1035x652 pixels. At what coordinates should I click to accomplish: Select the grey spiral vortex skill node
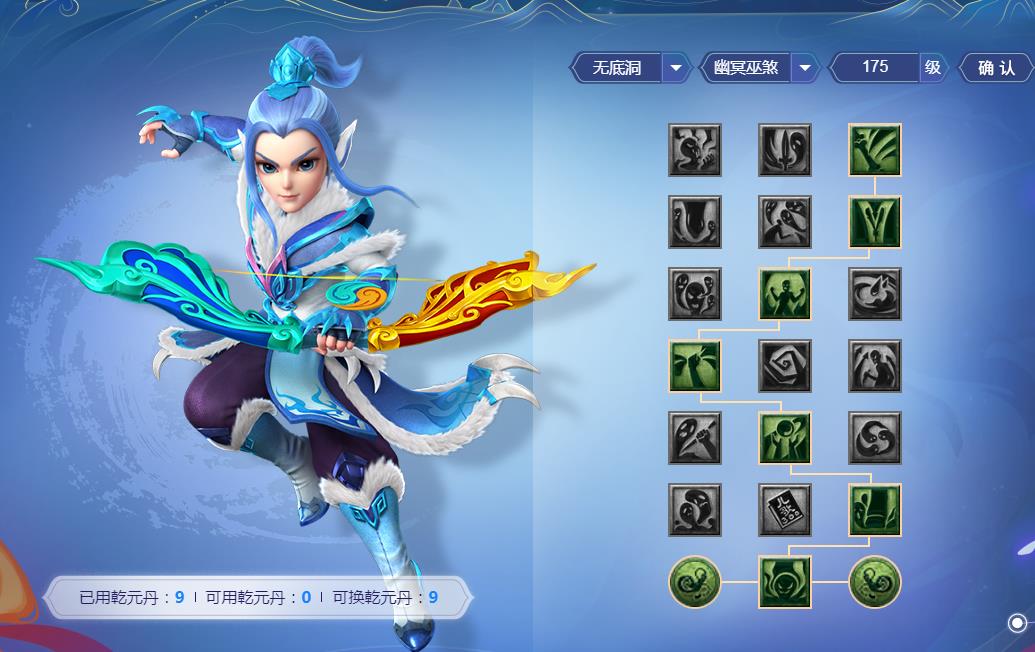click(x=785, y=366)
